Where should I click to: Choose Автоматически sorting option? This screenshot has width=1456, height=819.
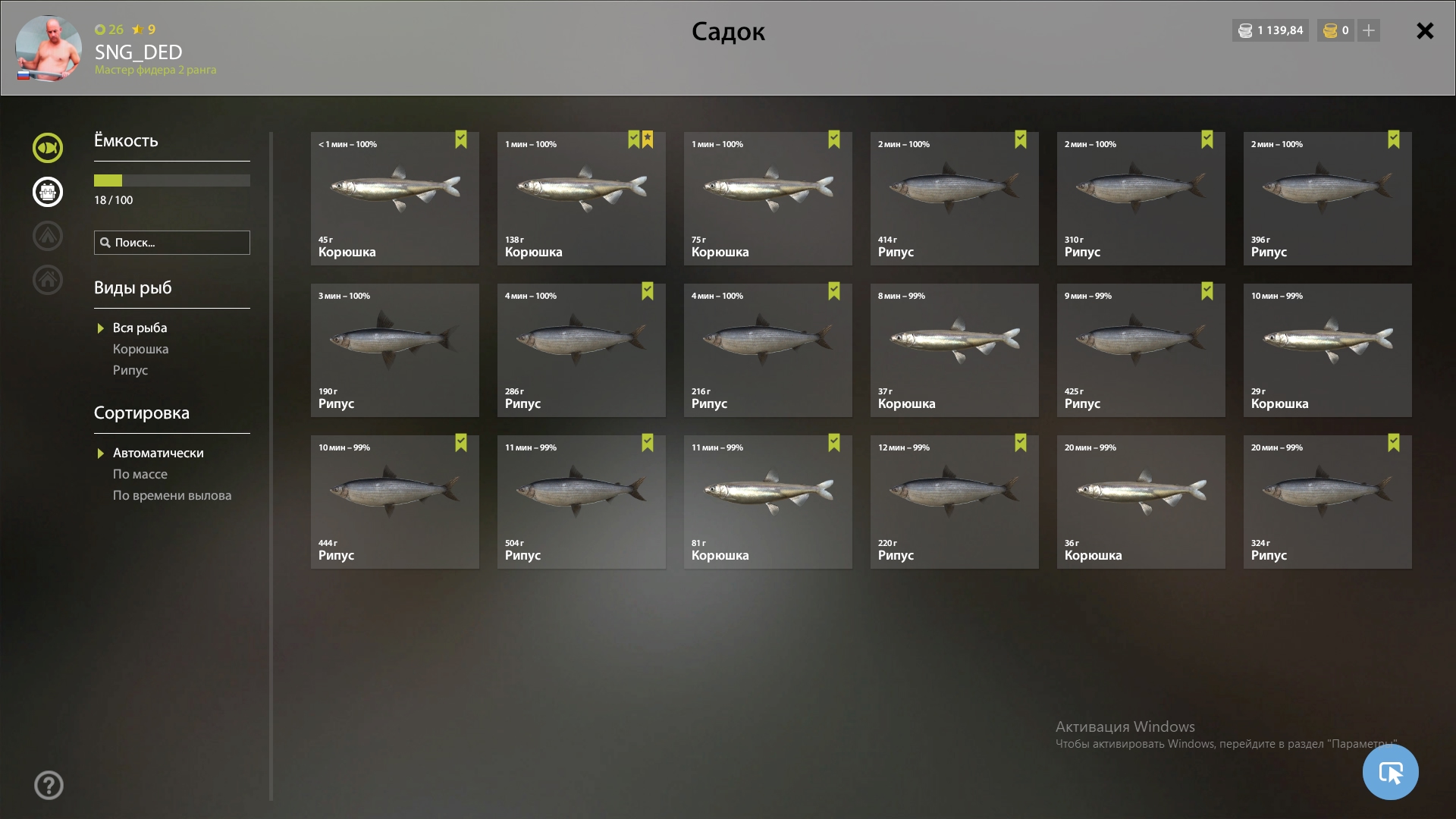[x=158, y=453]
